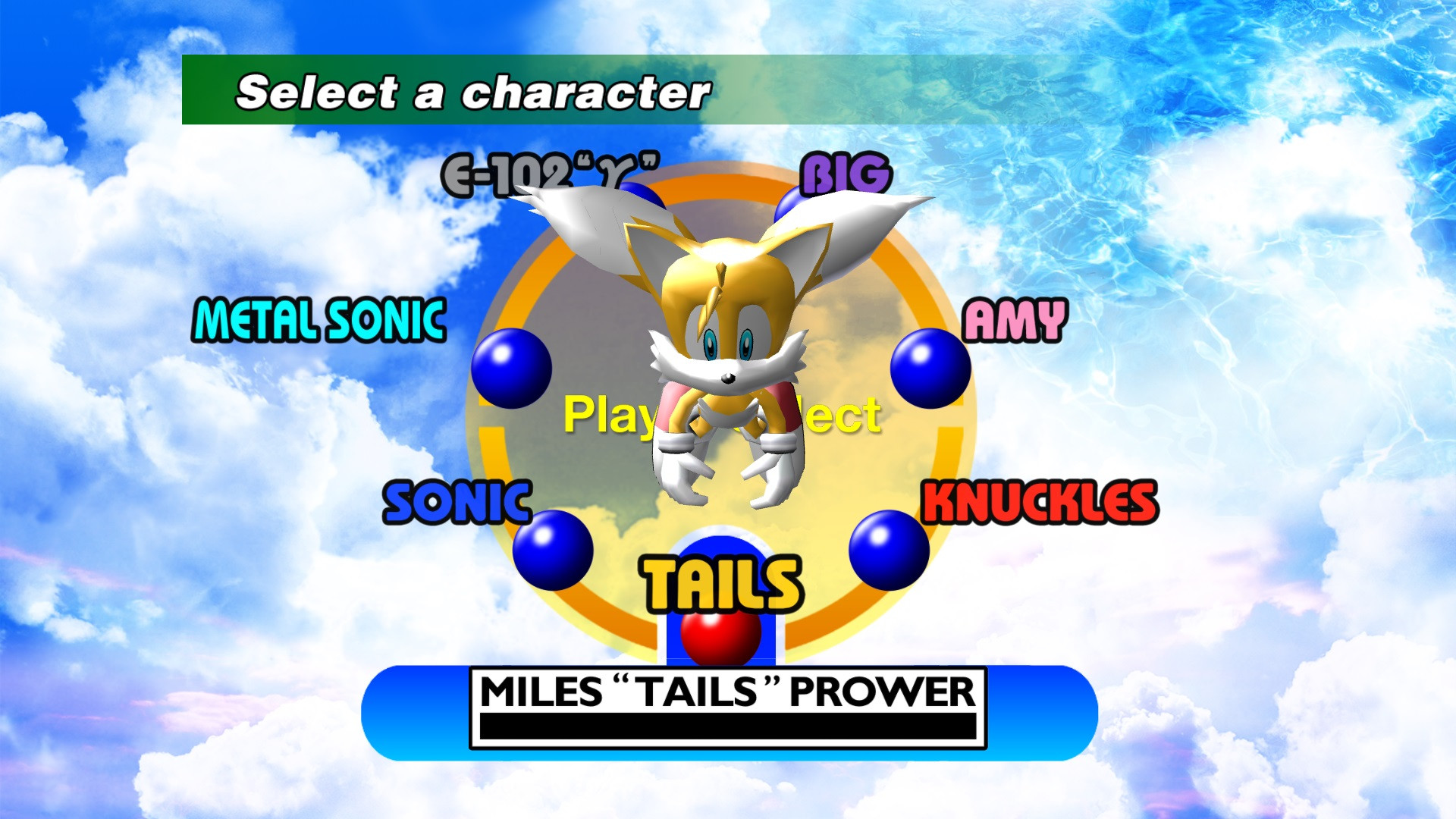Screen dimensions: 1456x819
Task: Click the BIG name label
Action: (846, 173)
